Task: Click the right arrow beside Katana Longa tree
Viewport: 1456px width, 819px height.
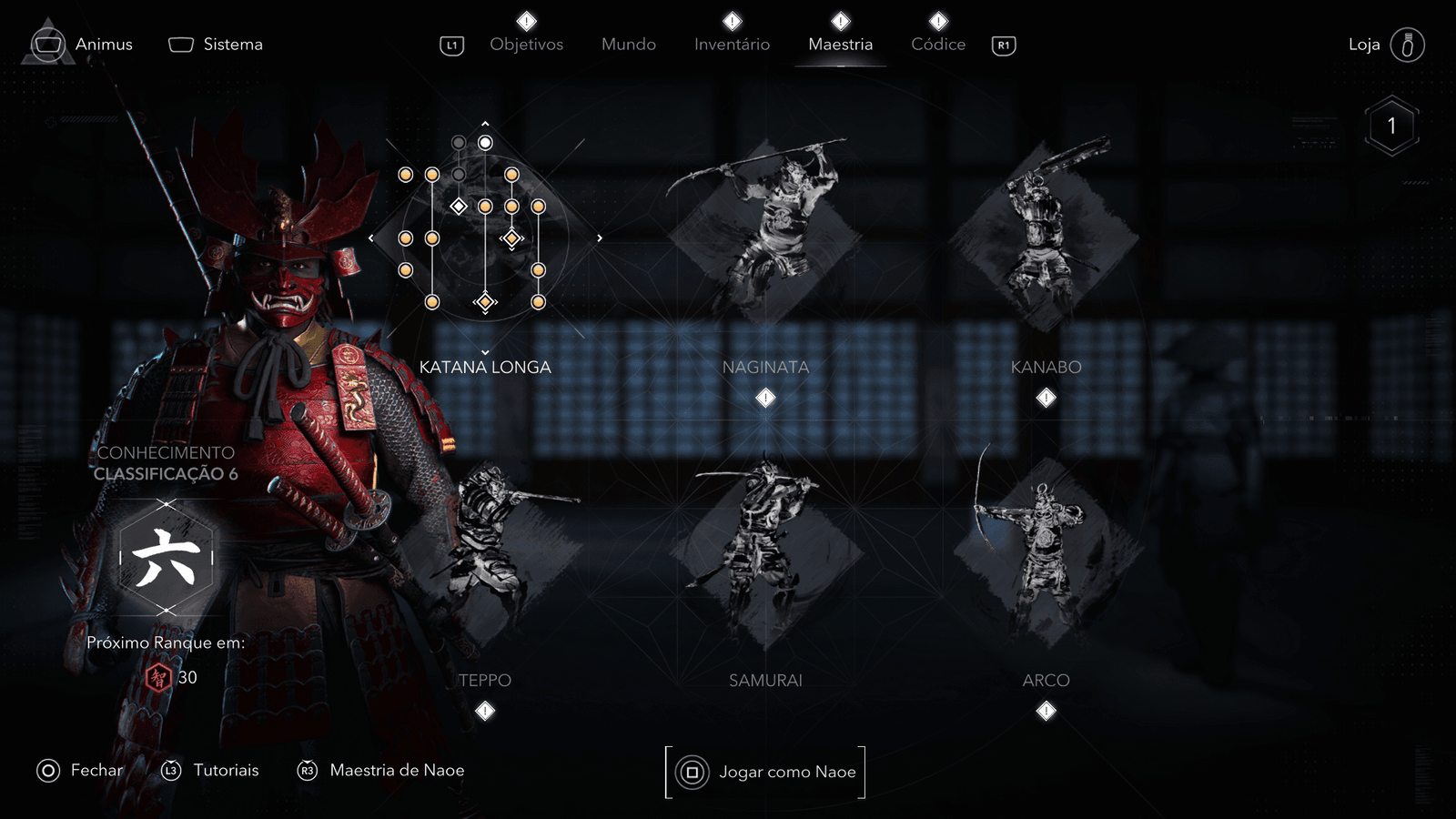Action: pos(599,238)
